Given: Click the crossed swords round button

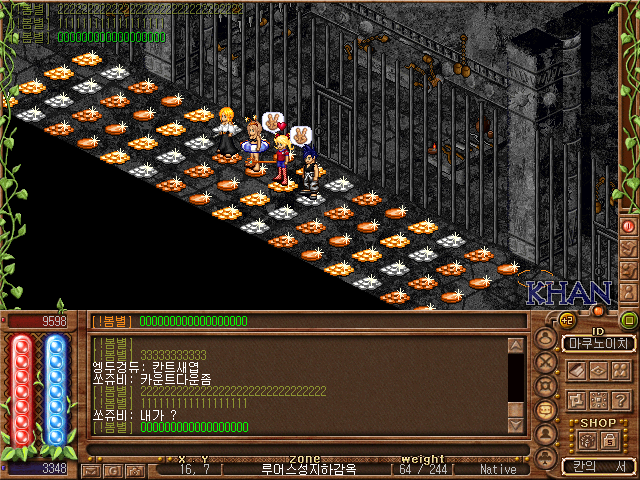Looking at the screenshot, I should coord(545,362).
